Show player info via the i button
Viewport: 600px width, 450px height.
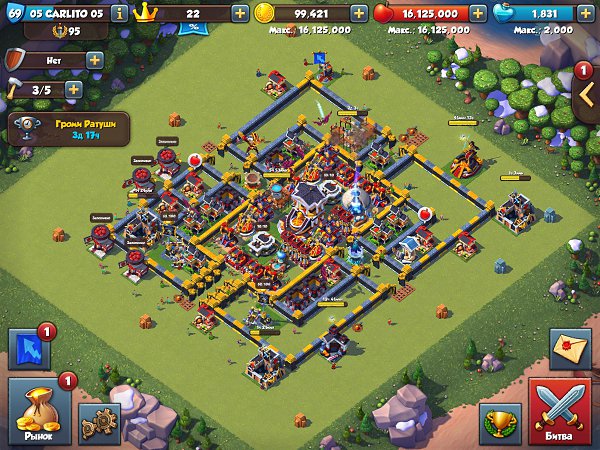[120, 14]
